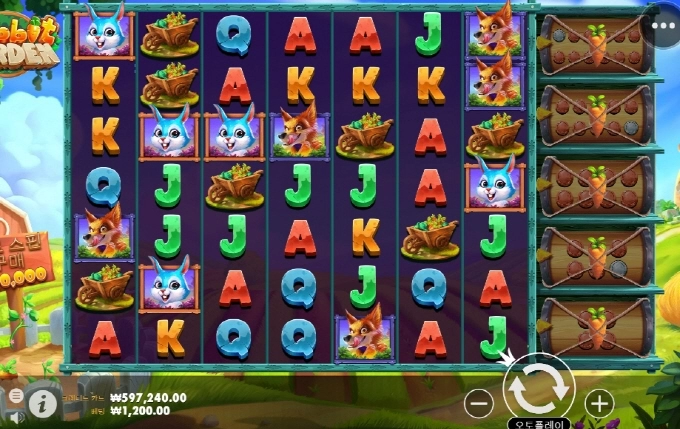The height and width of the screenshot is (429, 680).
Task: Open autoplay via the 오토플레이 button
Action: (538, 423)
